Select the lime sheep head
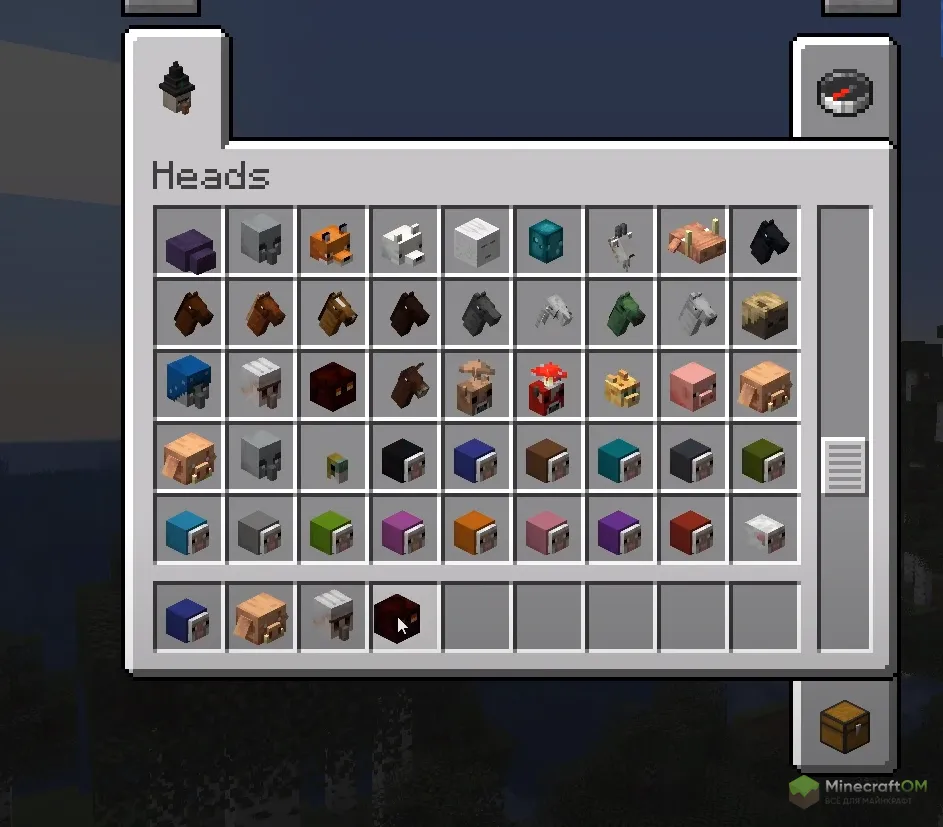Image resolution: width=943 pixels, height=827 pixels. (333, 529)
